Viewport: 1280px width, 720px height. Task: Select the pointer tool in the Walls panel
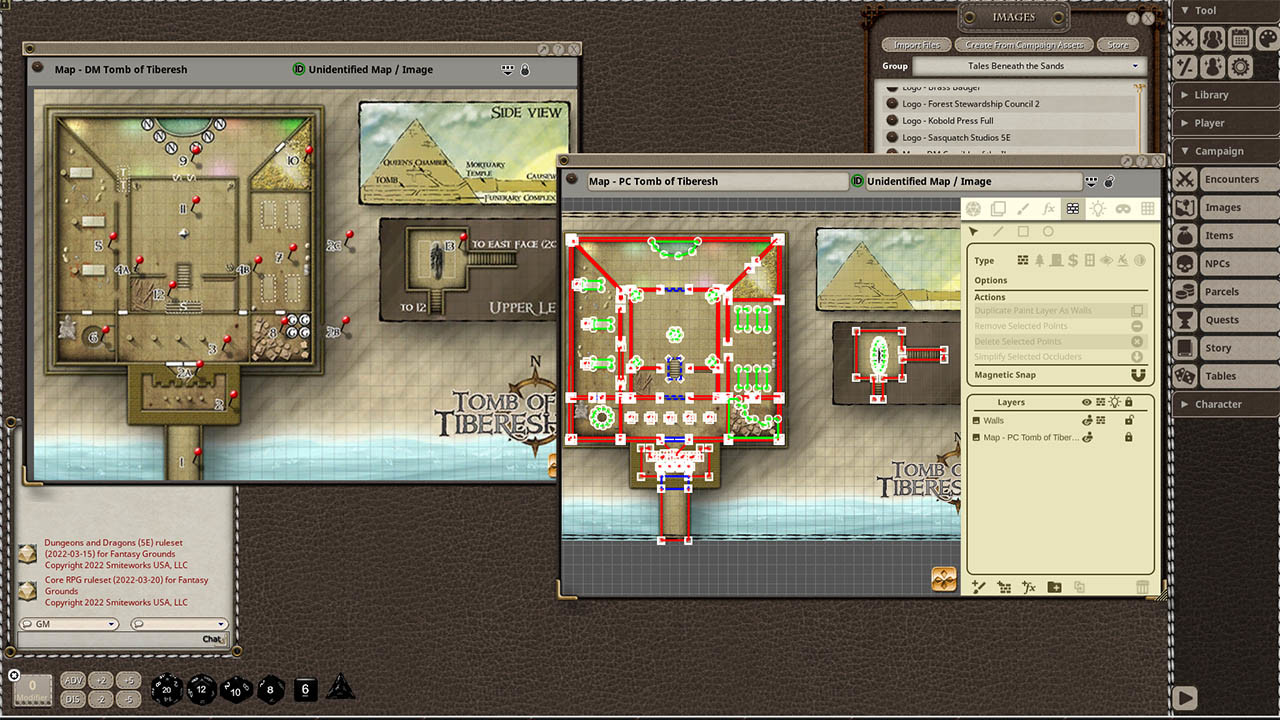coord(974,231)
